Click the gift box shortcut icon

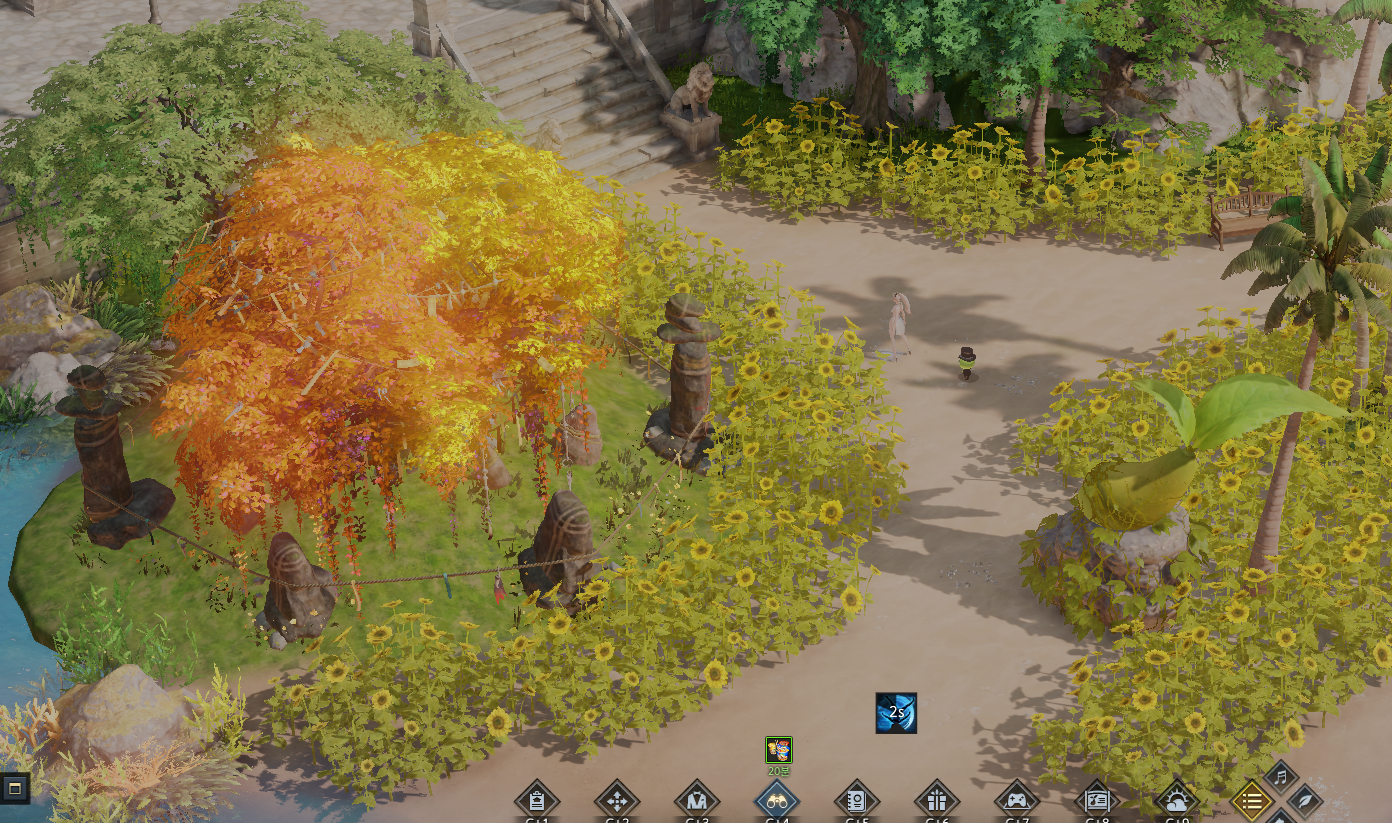pyautogui.click(x=937, y=801)
